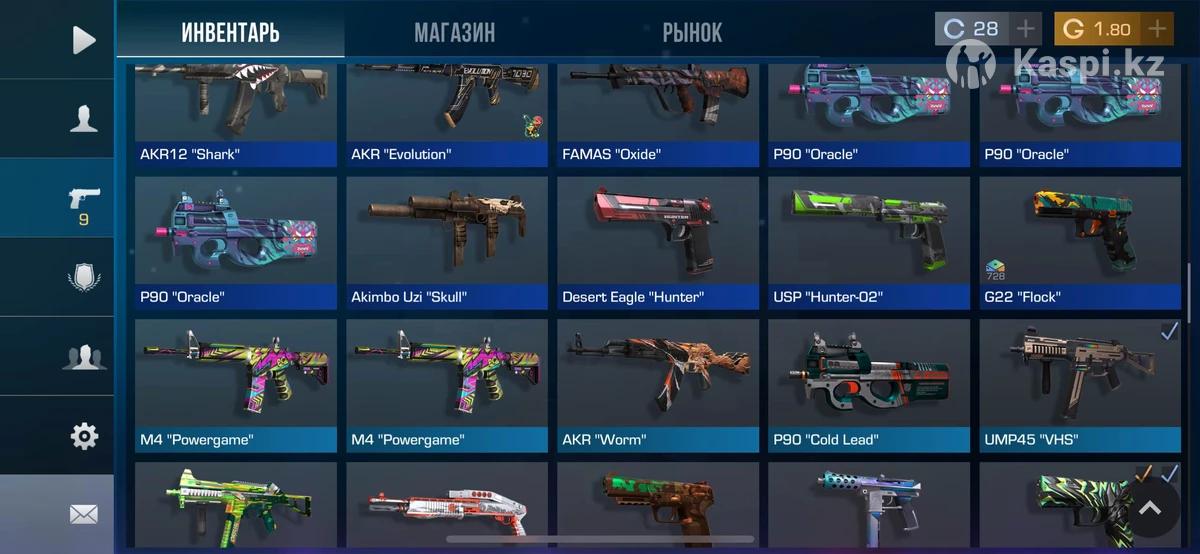Select the P90 "Cold Lead" skin

(869, 385)
